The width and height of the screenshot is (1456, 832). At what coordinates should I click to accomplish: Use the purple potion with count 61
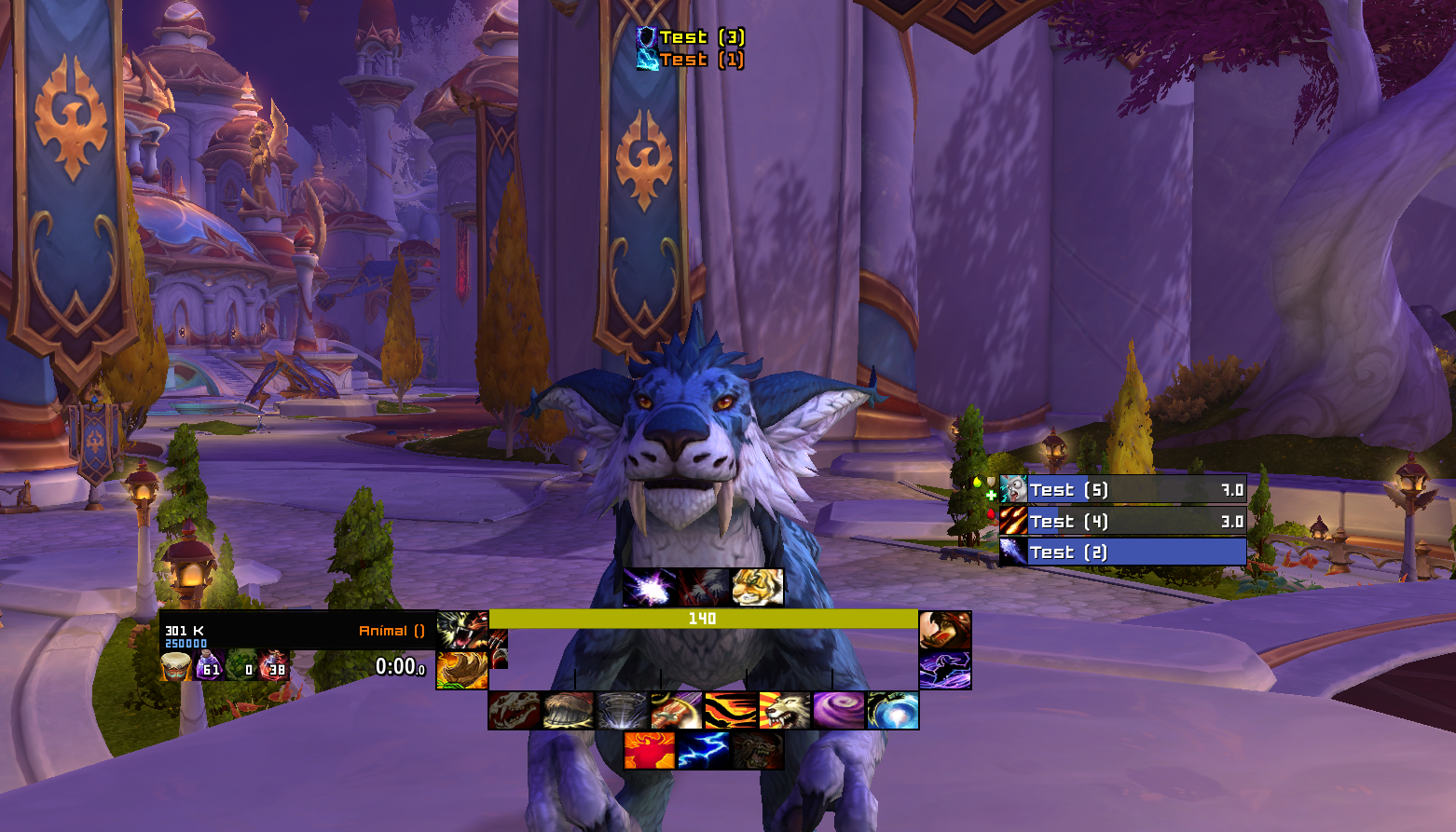point(209,666)
